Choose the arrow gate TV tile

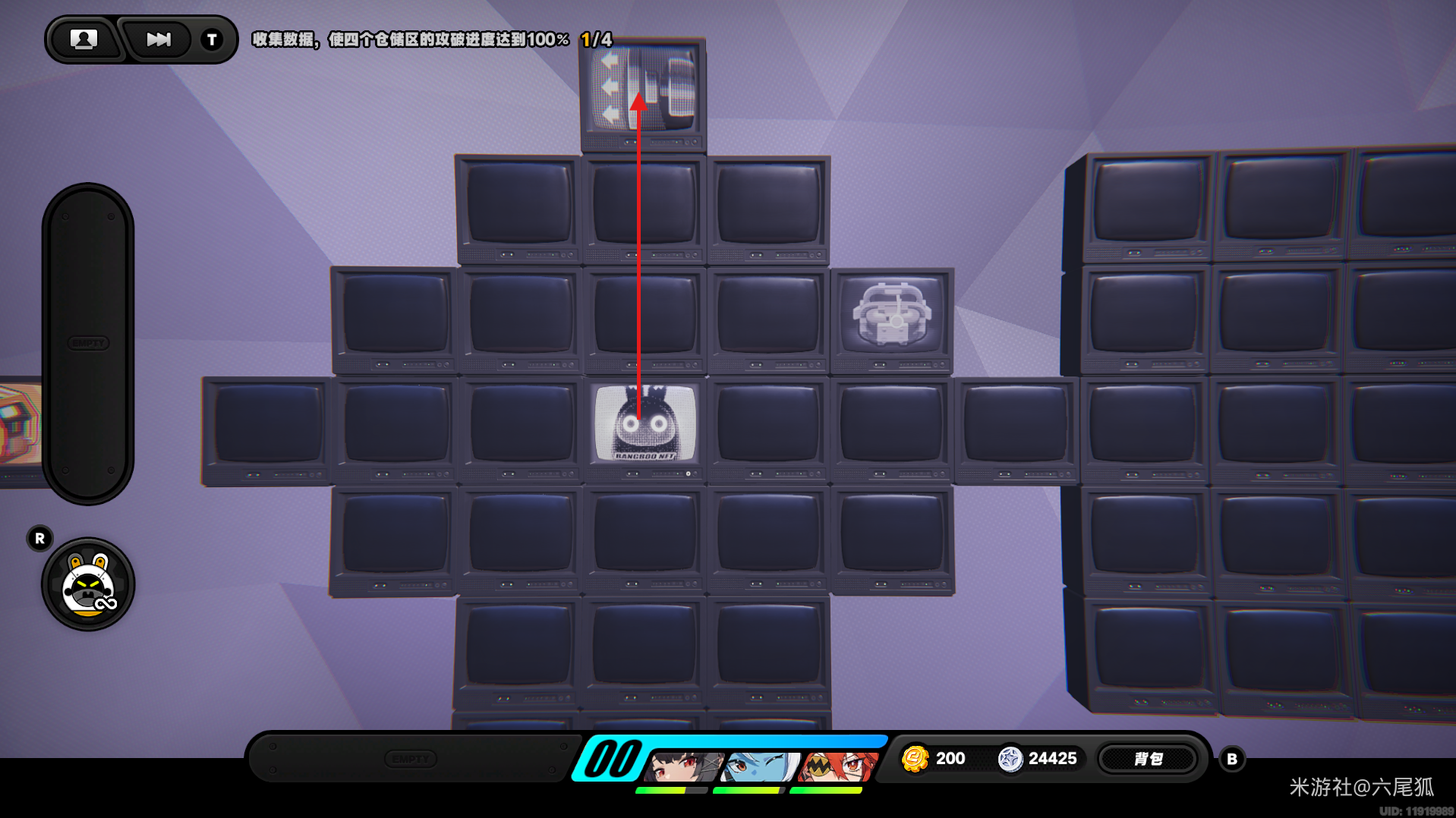point(643,90)
